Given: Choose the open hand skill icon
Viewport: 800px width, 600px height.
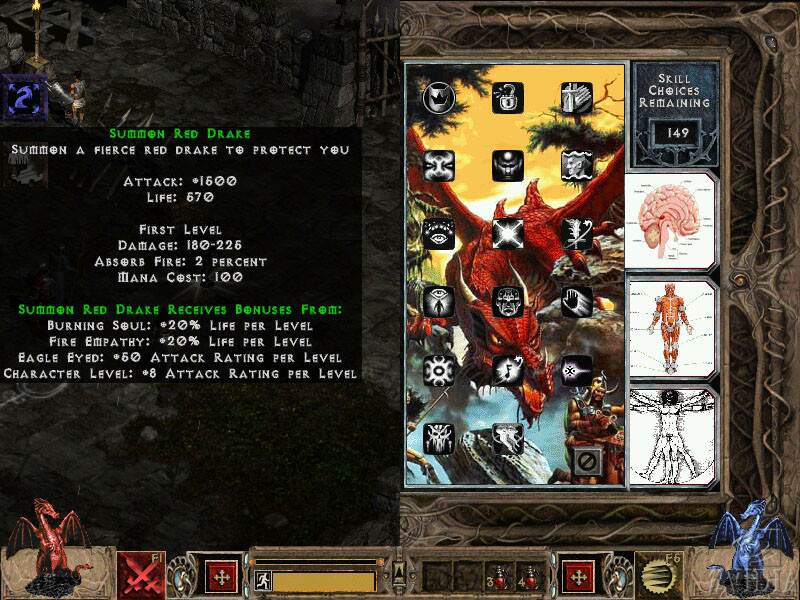Looking at the screenshot, I should (576, 301).
